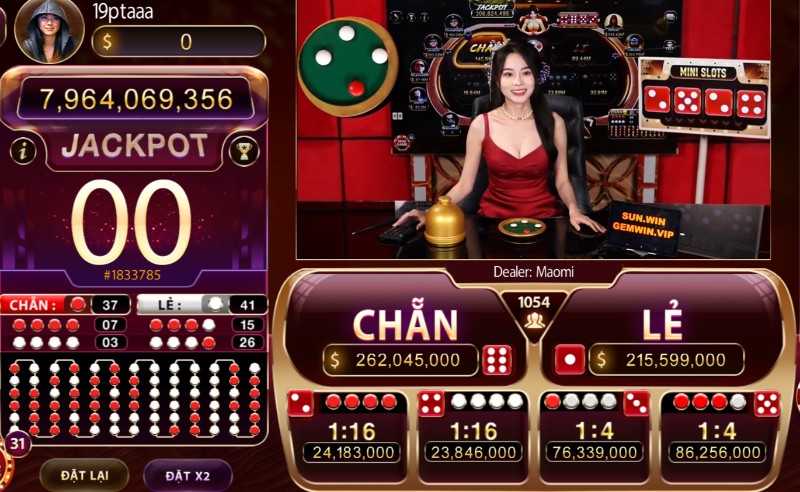The width and height of the screenshot is (800, 492).
Task: Place a bet on LẺ
Action: (662, 325)
